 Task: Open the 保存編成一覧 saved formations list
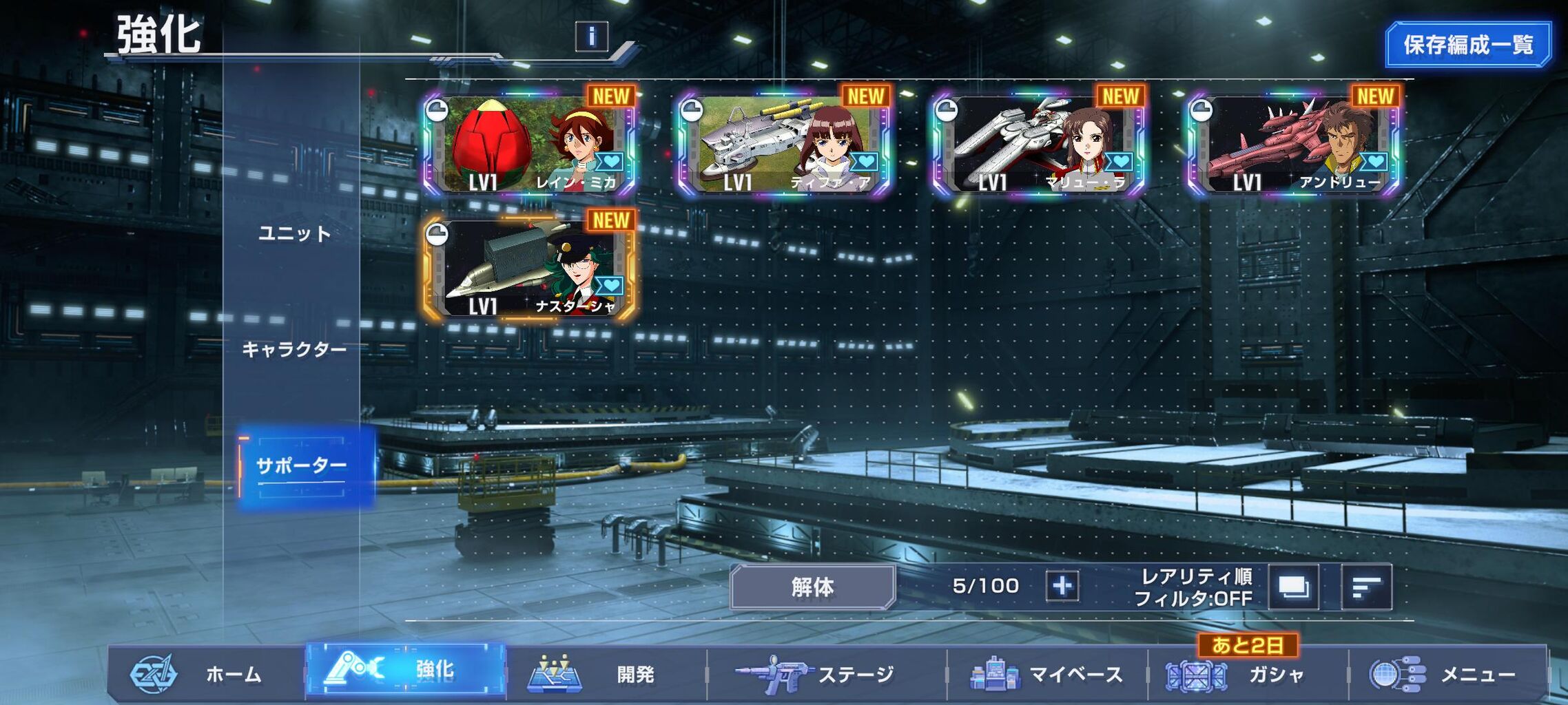point(1468,45)
